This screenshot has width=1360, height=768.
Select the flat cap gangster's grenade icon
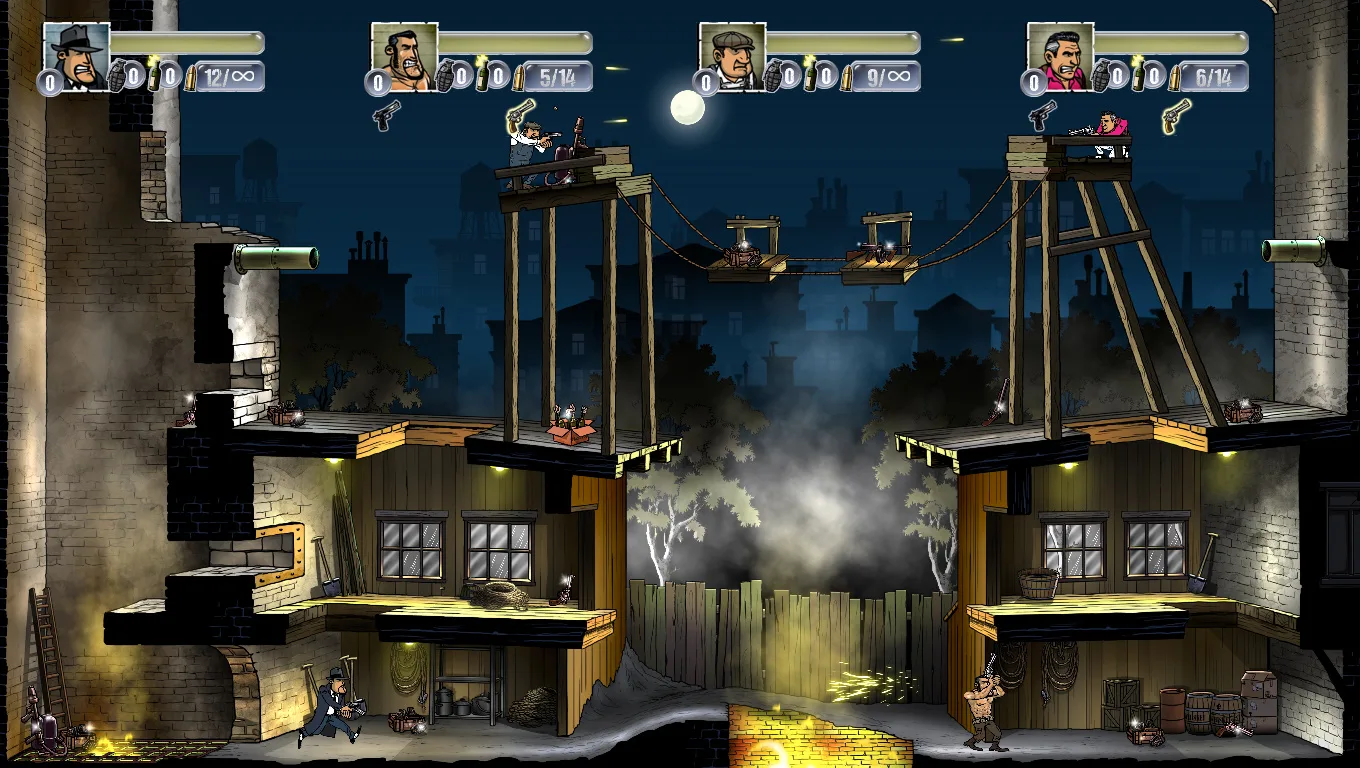772,75
